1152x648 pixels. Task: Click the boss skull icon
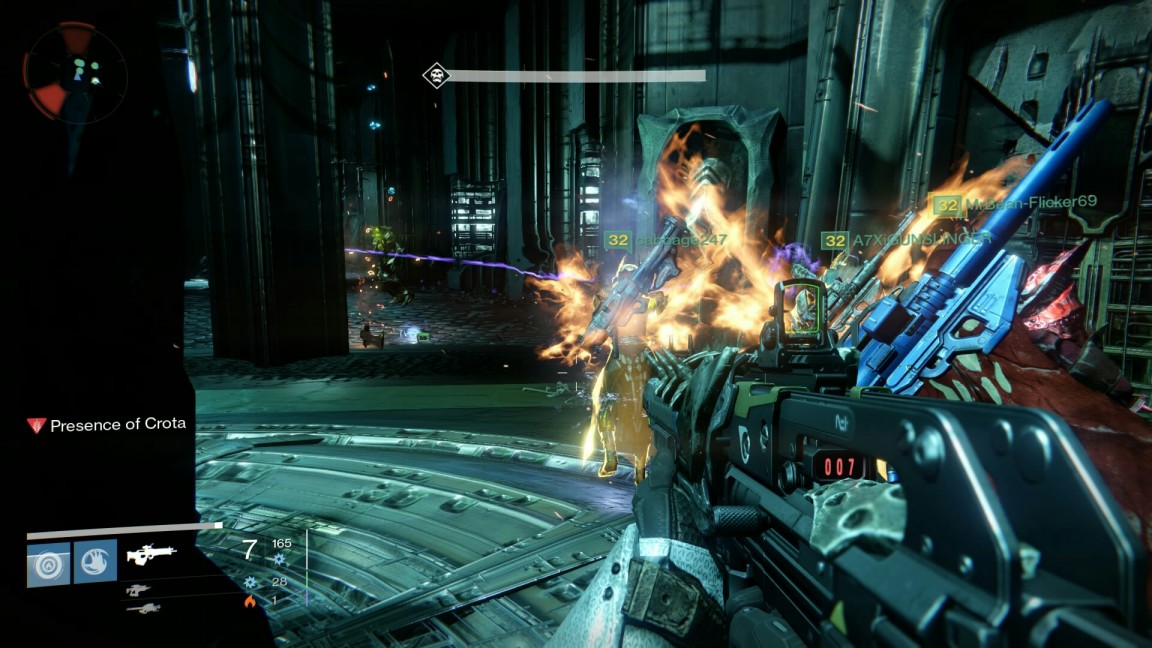click(434, 75)
